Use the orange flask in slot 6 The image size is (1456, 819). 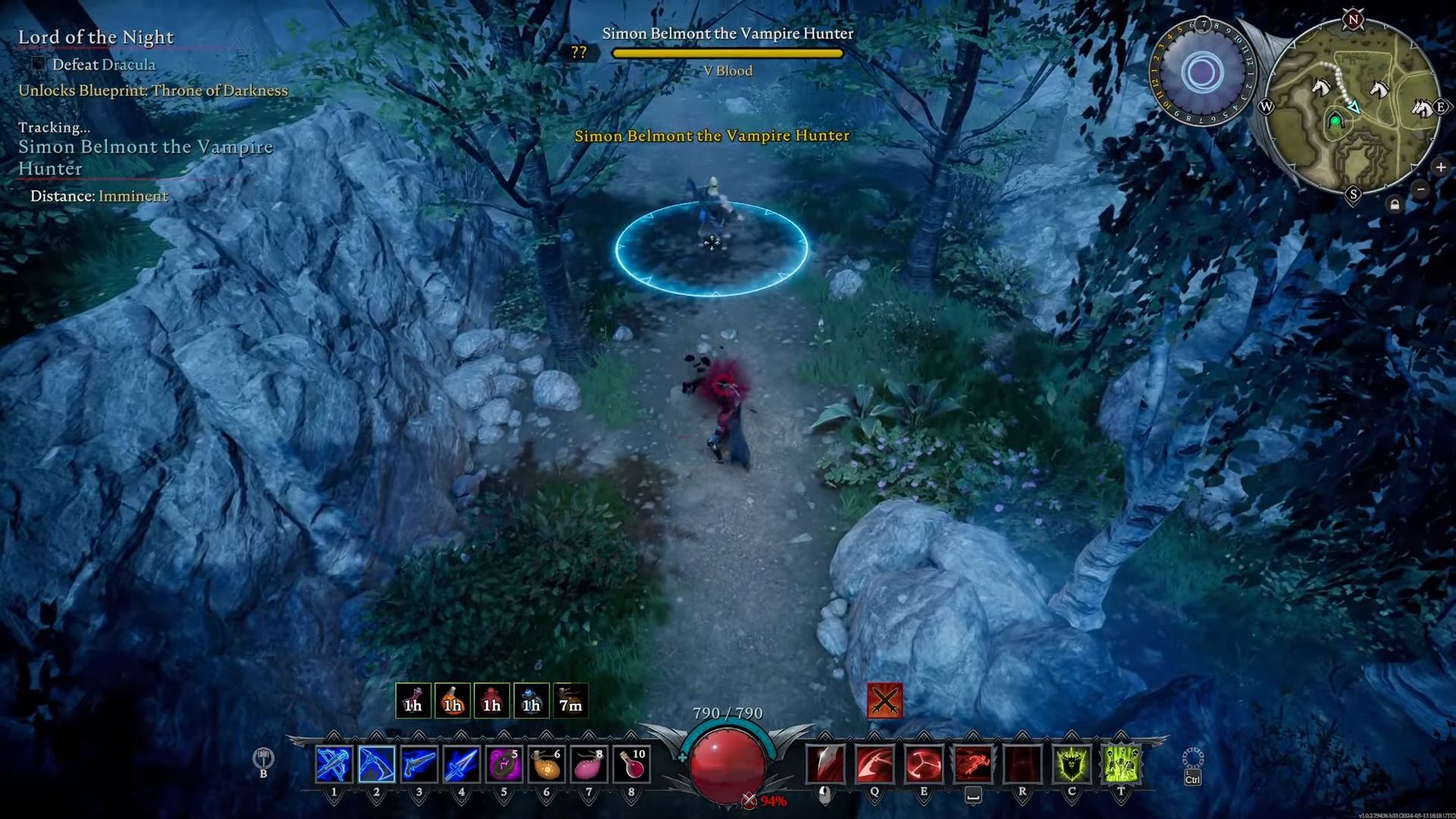(x=546, y=764)
